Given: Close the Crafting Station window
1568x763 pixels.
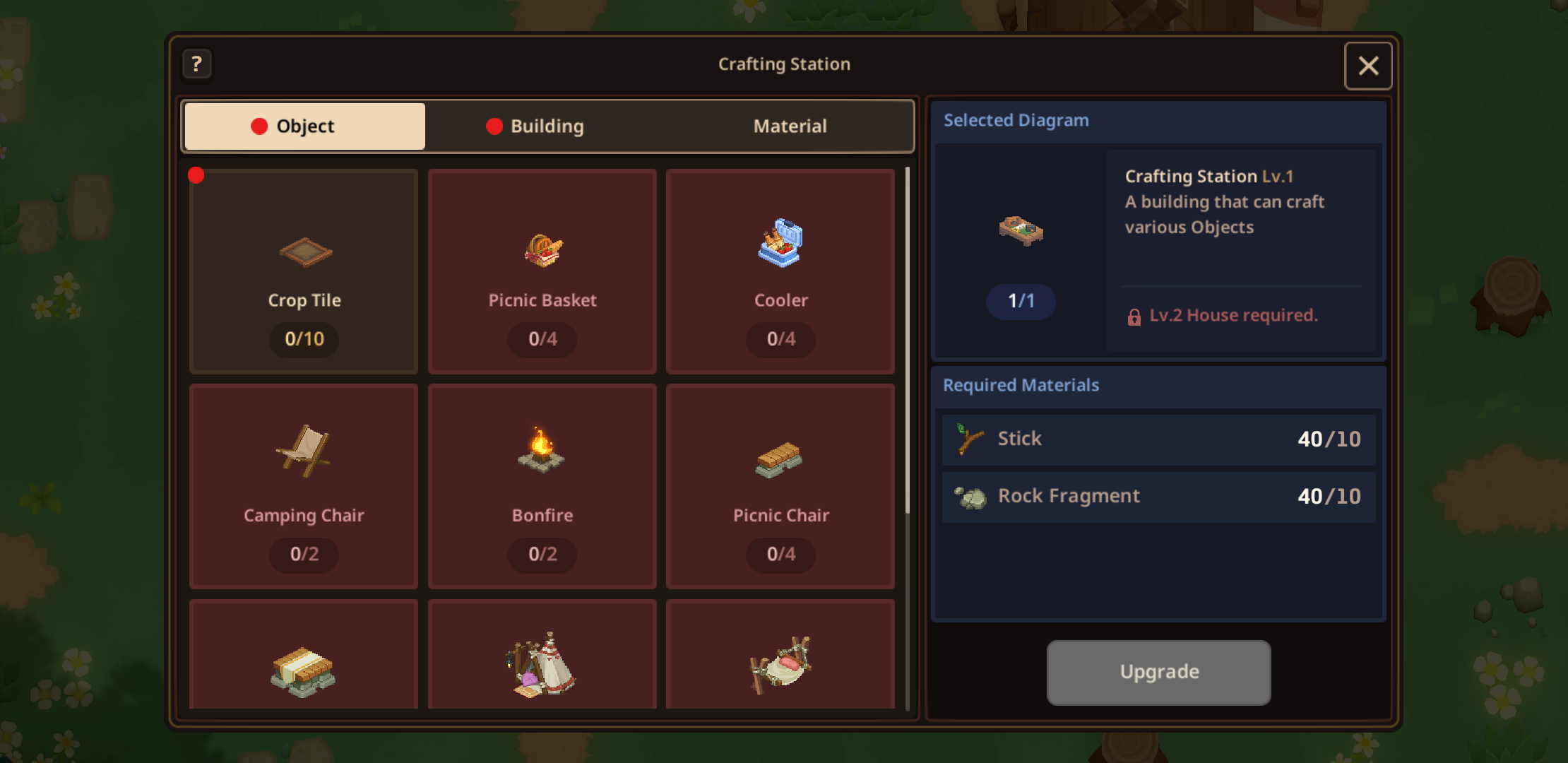Looking at the screenshot, I should pos(1367,66).
